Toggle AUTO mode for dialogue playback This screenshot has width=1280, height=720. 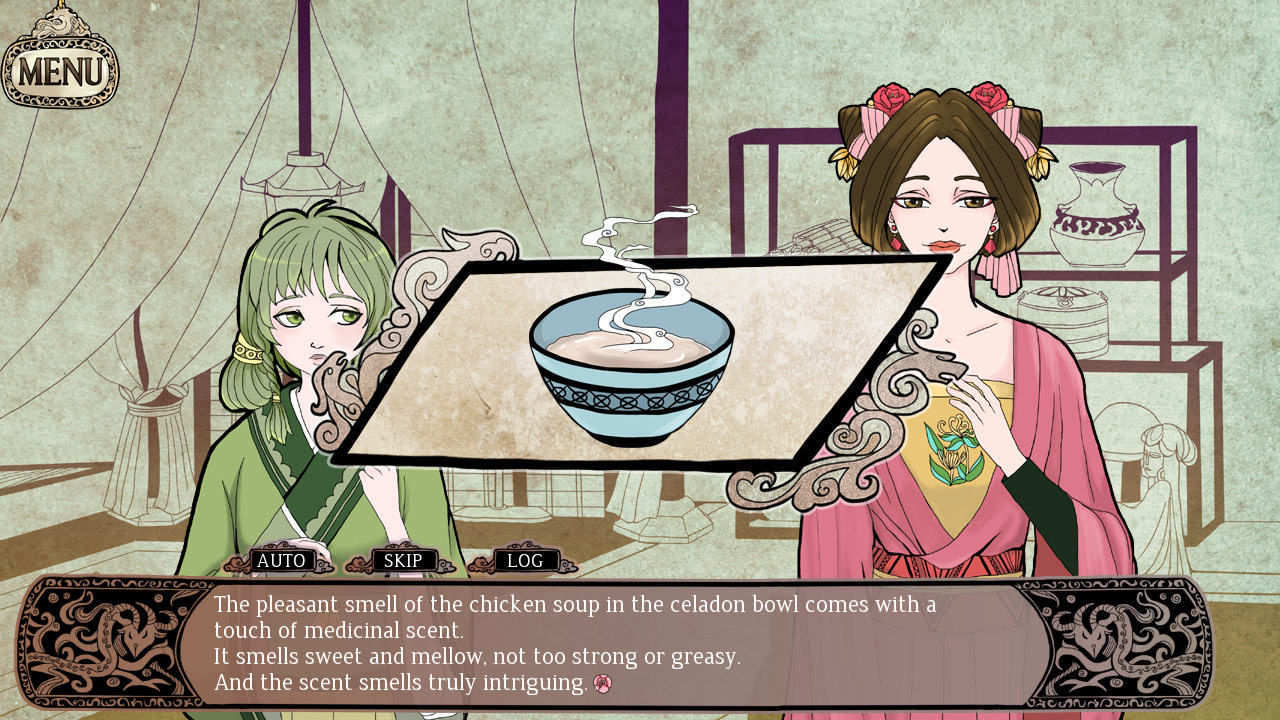[283, 561]
